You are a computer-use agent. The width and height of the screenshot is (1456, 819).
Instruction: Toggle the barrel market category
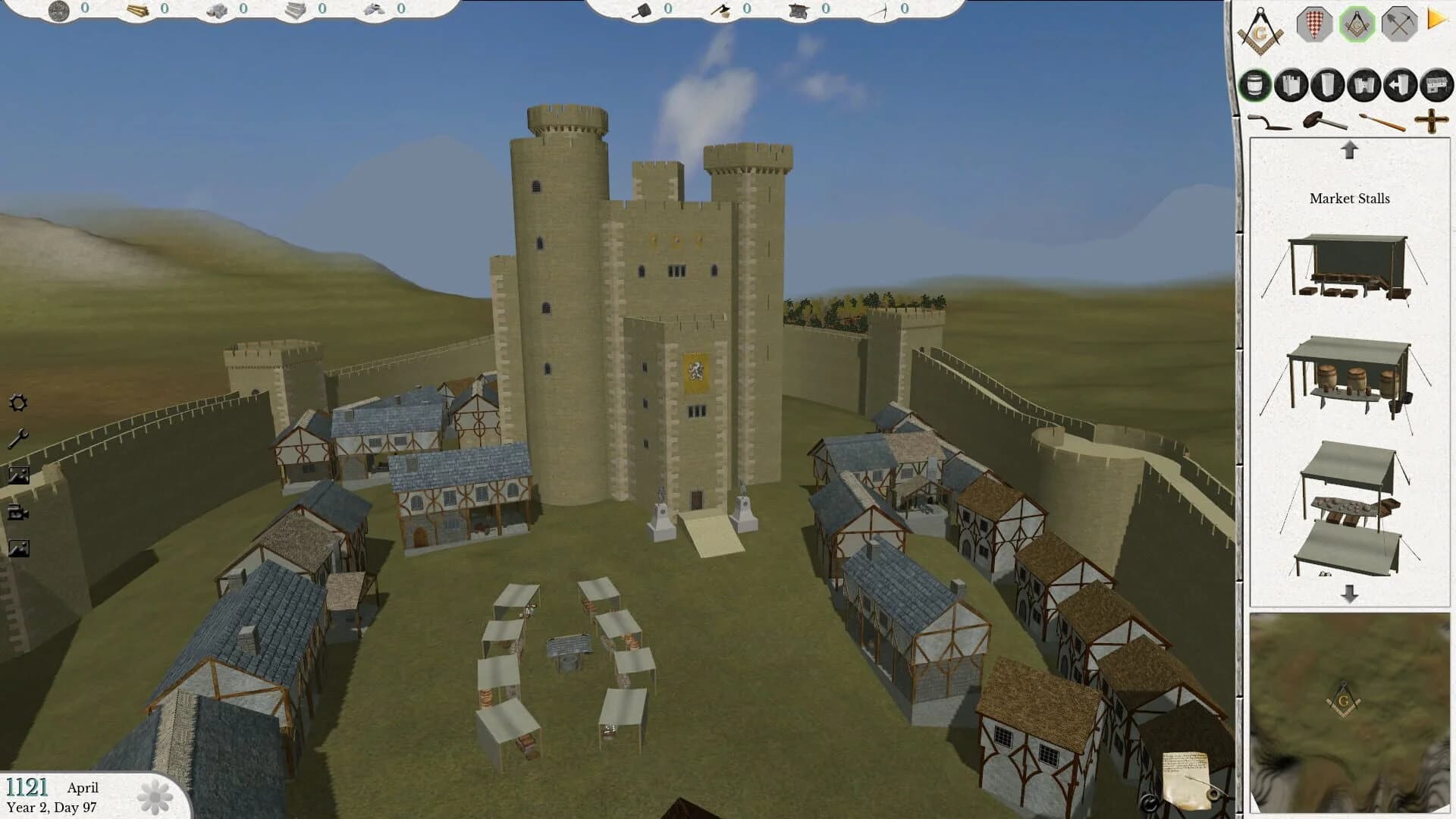click(1254, 86)
